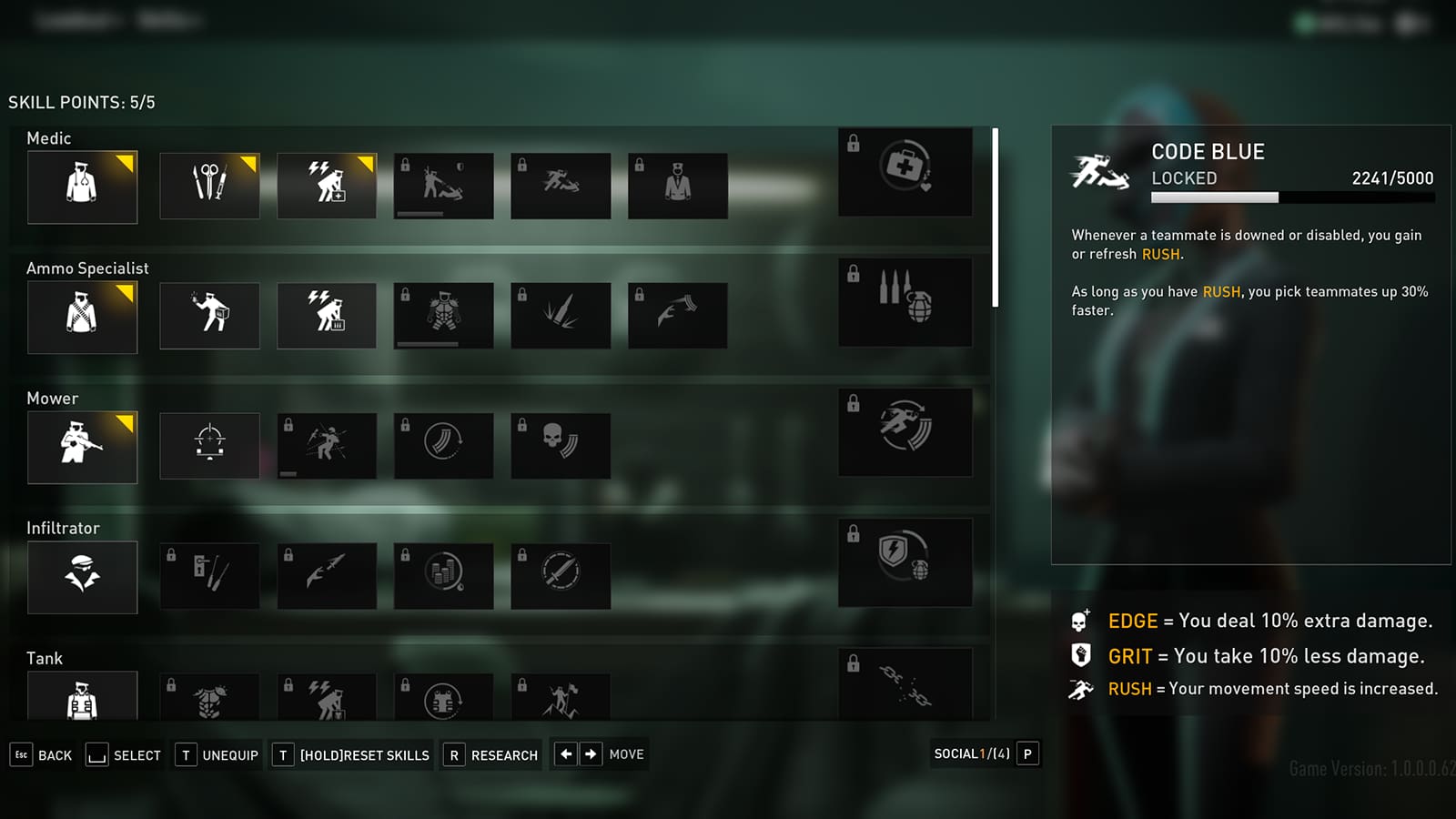The height and width of the screenshot is (819, 1456).
Task: Click the shield-and-grenade capstone in Infiltrator row
Action: (905, 563)
